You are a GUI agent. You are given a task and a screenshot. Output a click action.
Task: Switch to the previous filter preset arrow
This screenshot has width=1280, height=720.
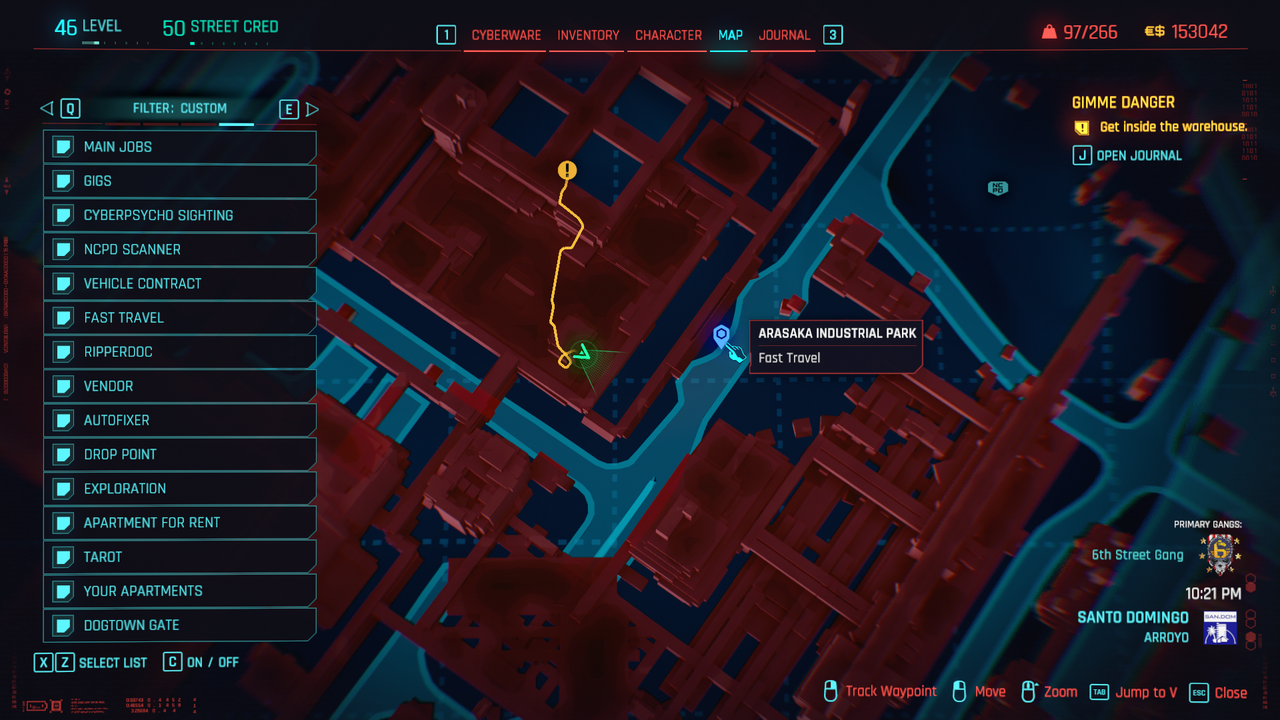[x=47, y=109]
